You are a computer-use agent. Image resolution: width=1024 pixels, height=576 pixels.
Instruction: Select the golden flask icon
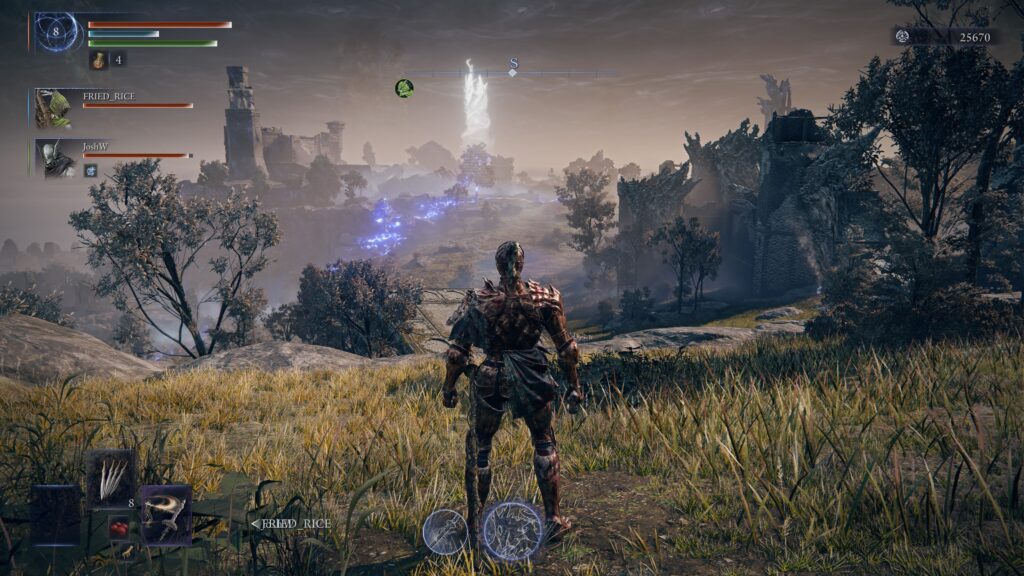pos(99,60)
